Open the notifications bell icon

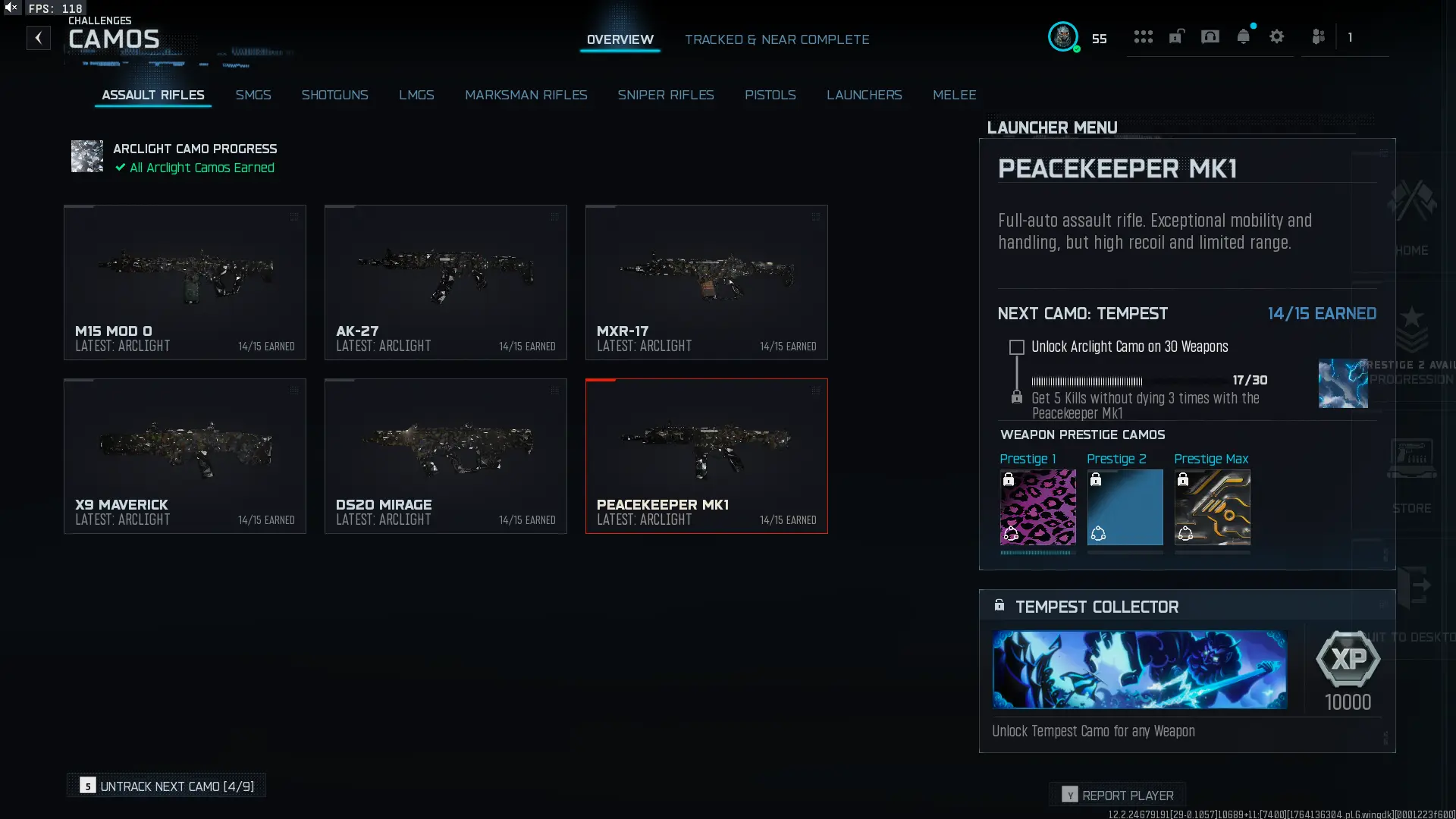point(1244,36)
